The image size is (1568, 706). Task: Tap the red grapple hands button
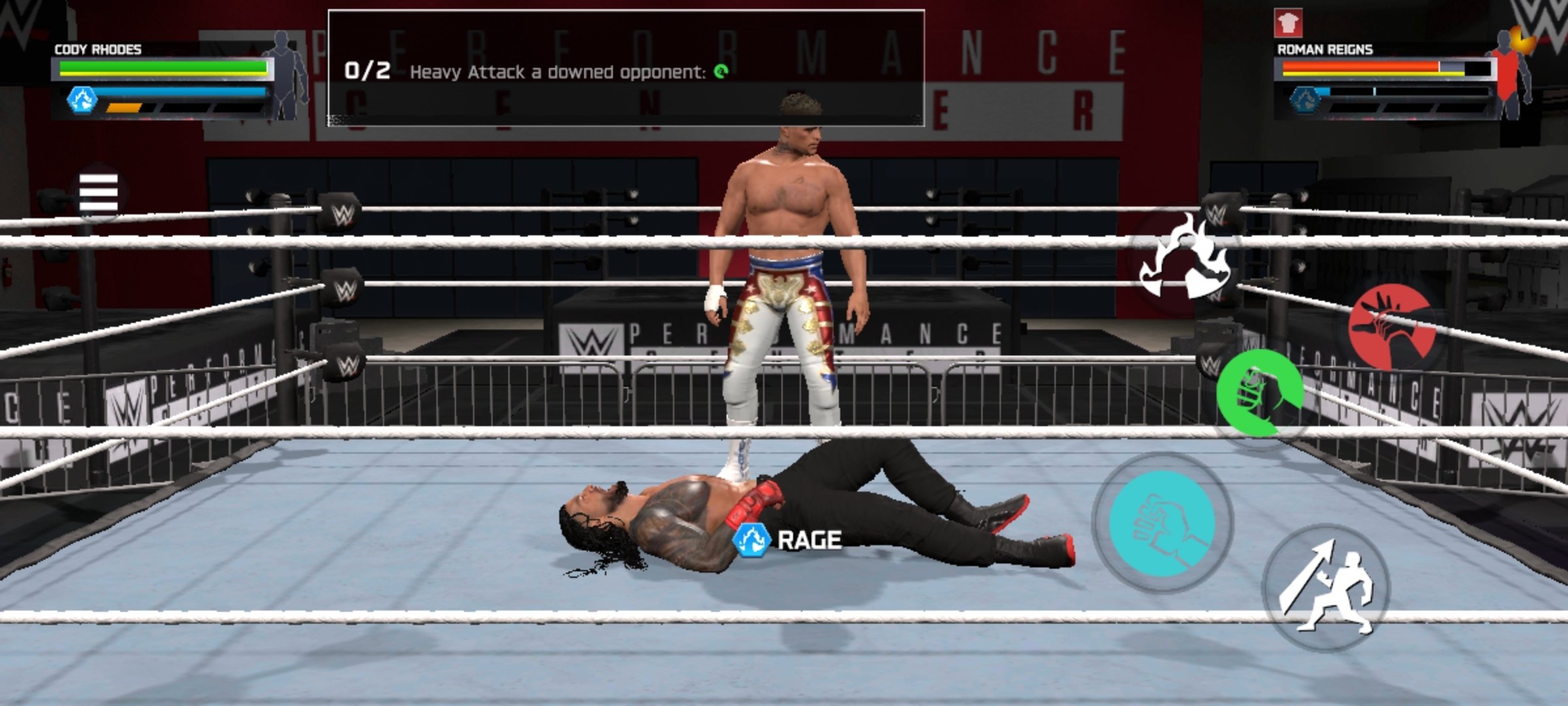[x=1392, y=326]
